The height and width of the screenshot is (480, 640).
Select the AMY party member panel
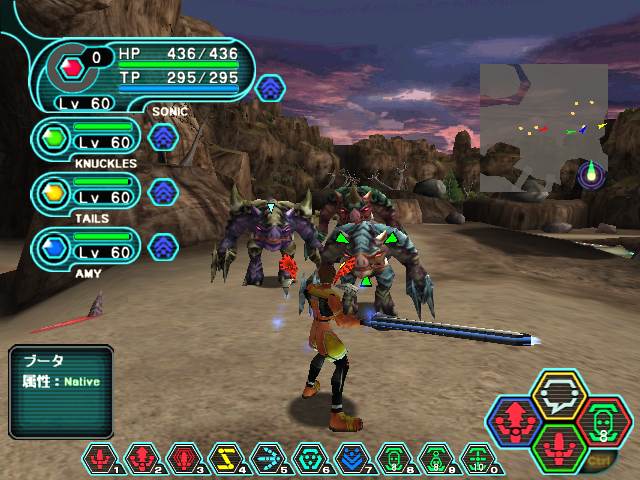tap(88, 246)
